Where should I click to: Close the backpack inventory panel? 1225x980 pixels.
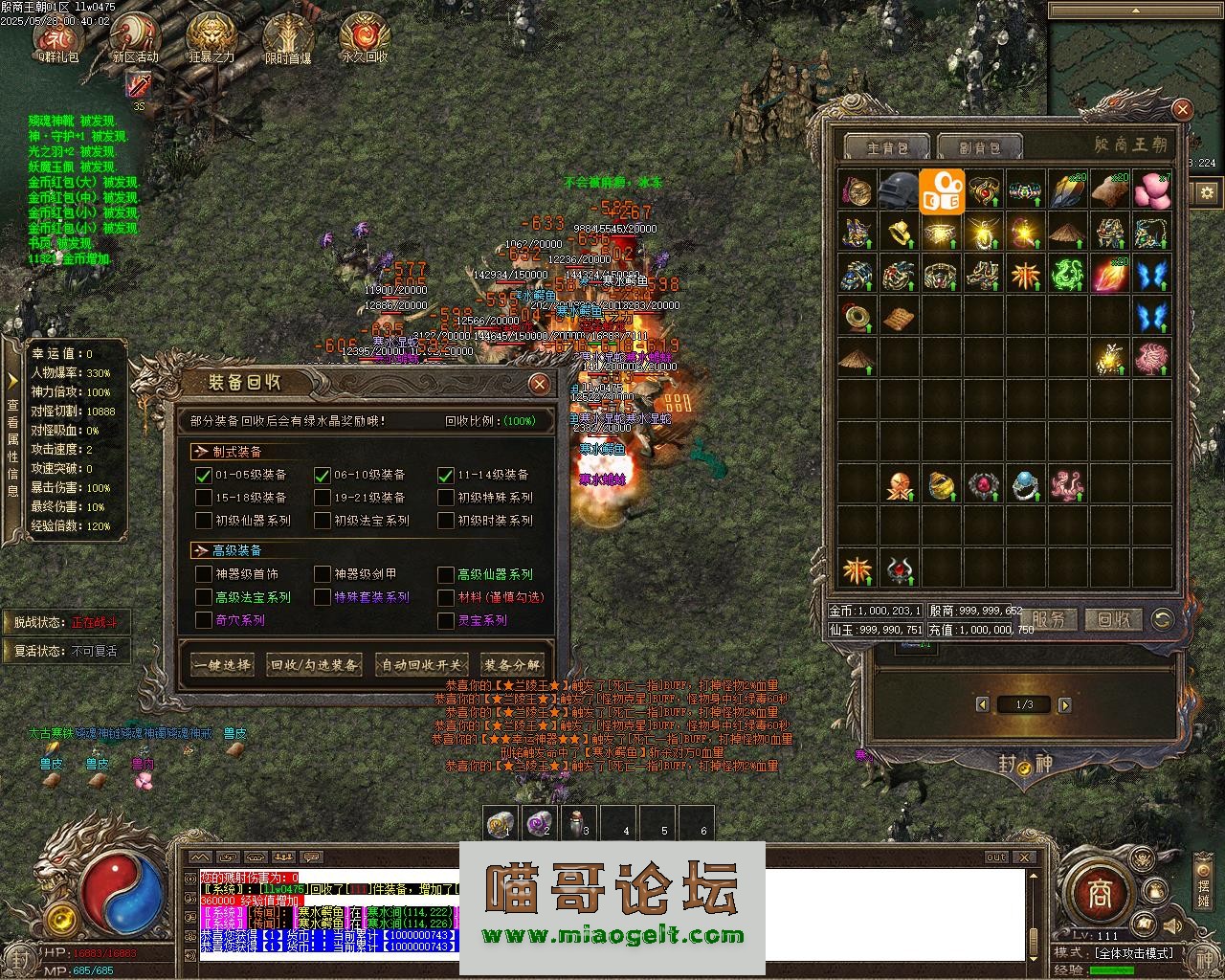[x=1182, y=110]
